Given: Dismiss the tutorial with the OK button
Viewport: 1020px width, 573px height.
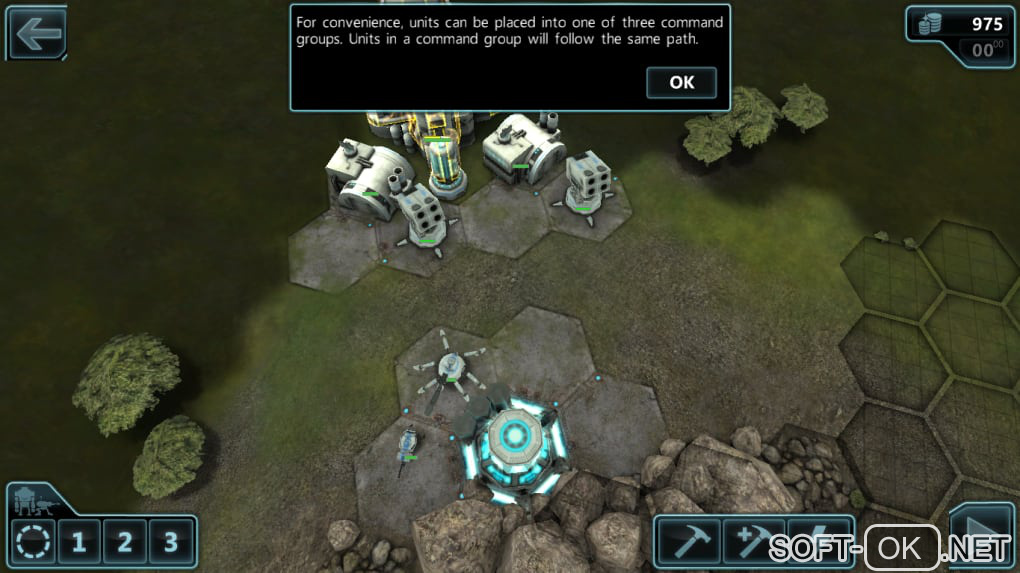Looking at the screenshot, I should [x=681, y=83].
